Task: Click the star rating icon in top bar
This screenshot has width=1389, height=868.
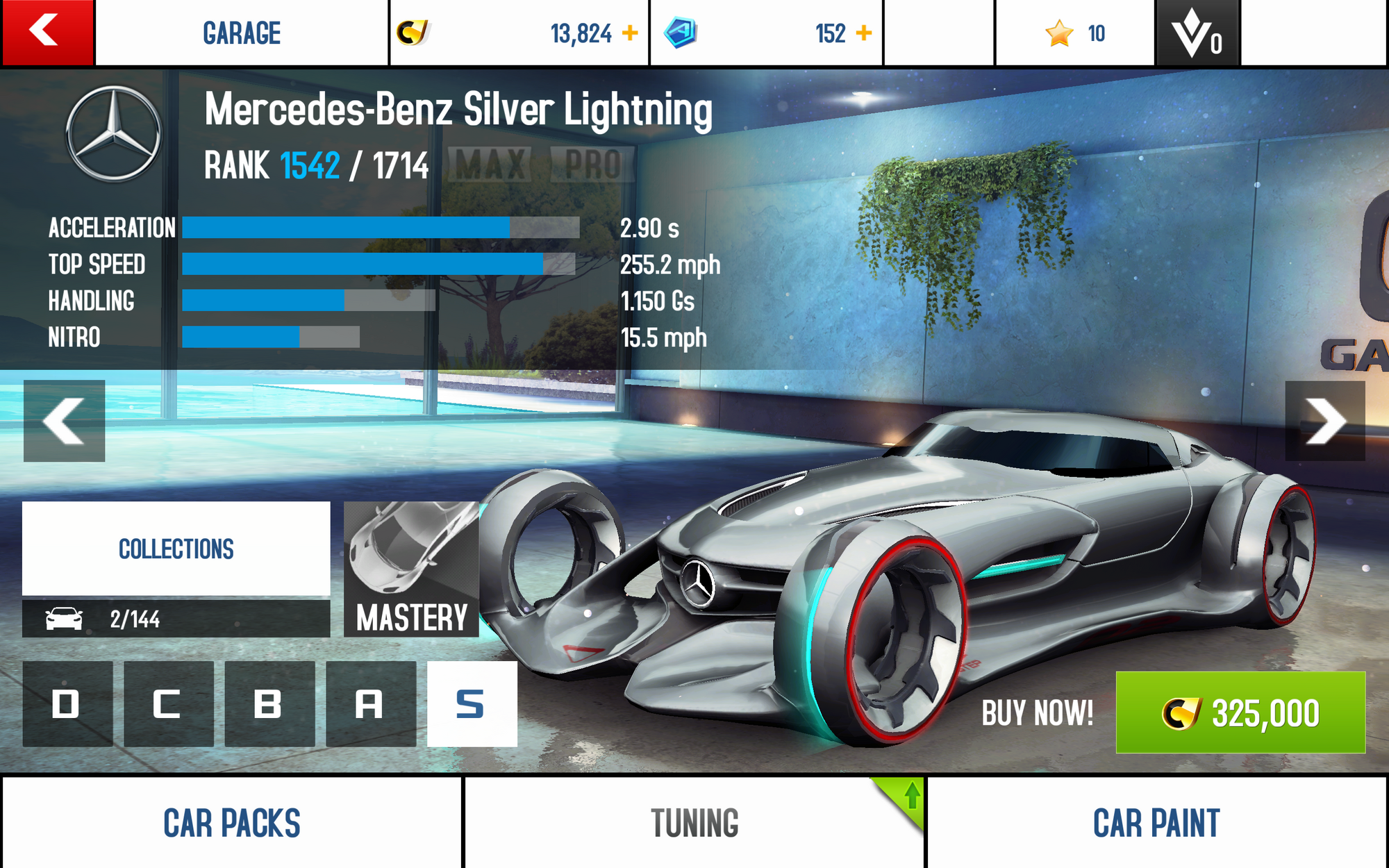Action: [1058, 32]
